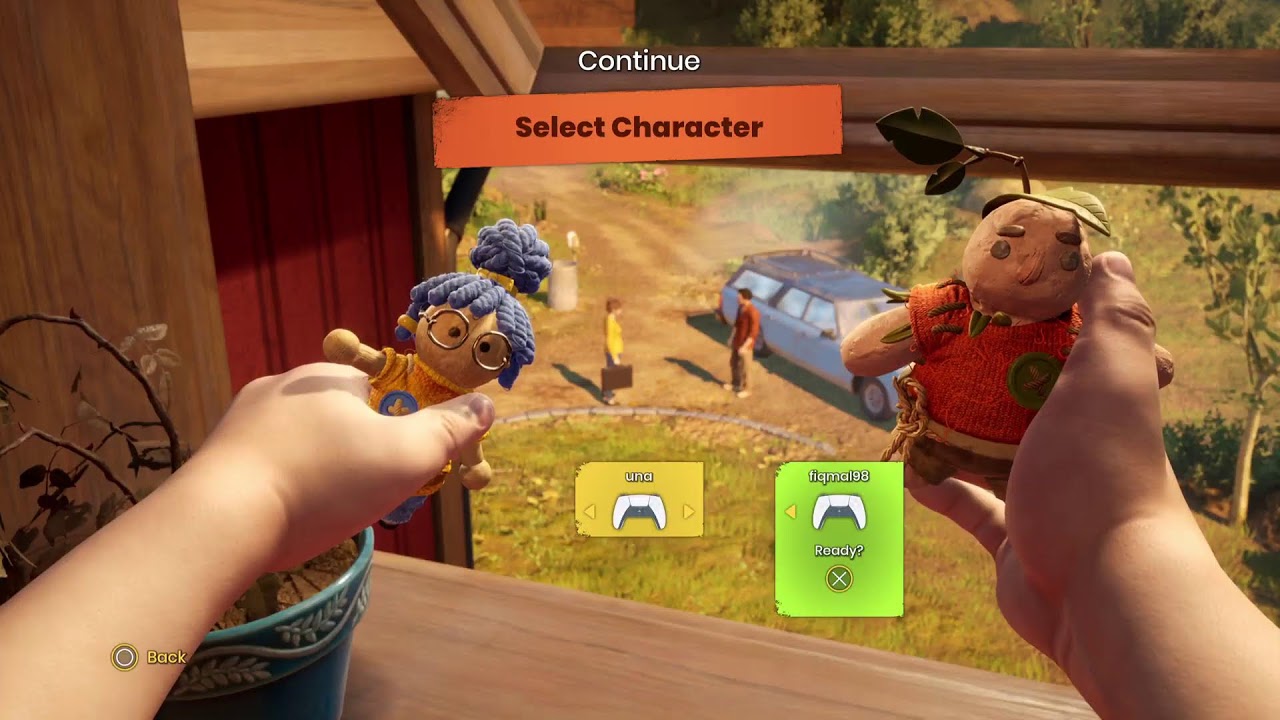Image resolution: width=1280 pixels, height=720 pixels.
Task: Click the right arrow on una's card
Action: (689, 512)
